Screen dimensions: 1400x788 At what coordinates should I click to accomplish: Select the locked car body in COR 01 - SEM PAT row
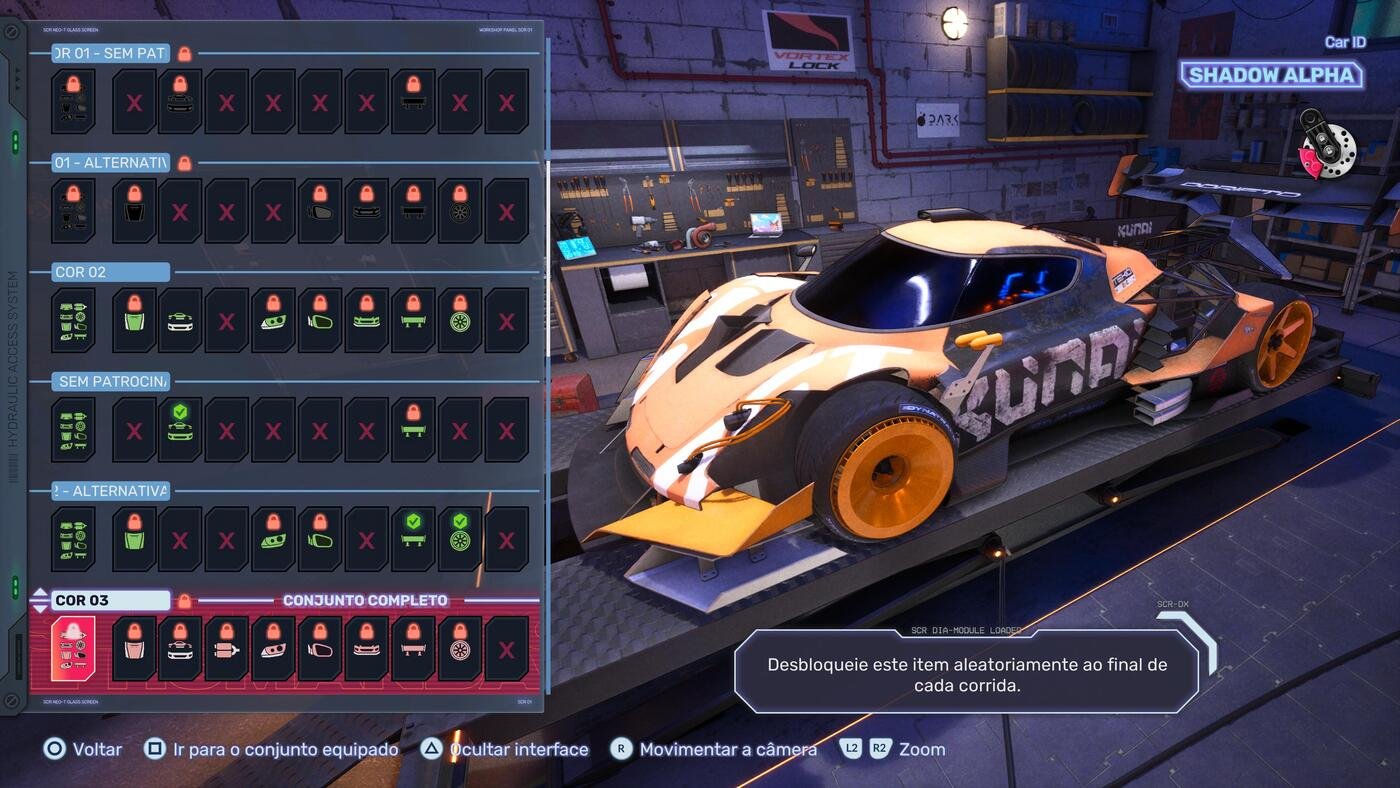click(x=180, y=101)
